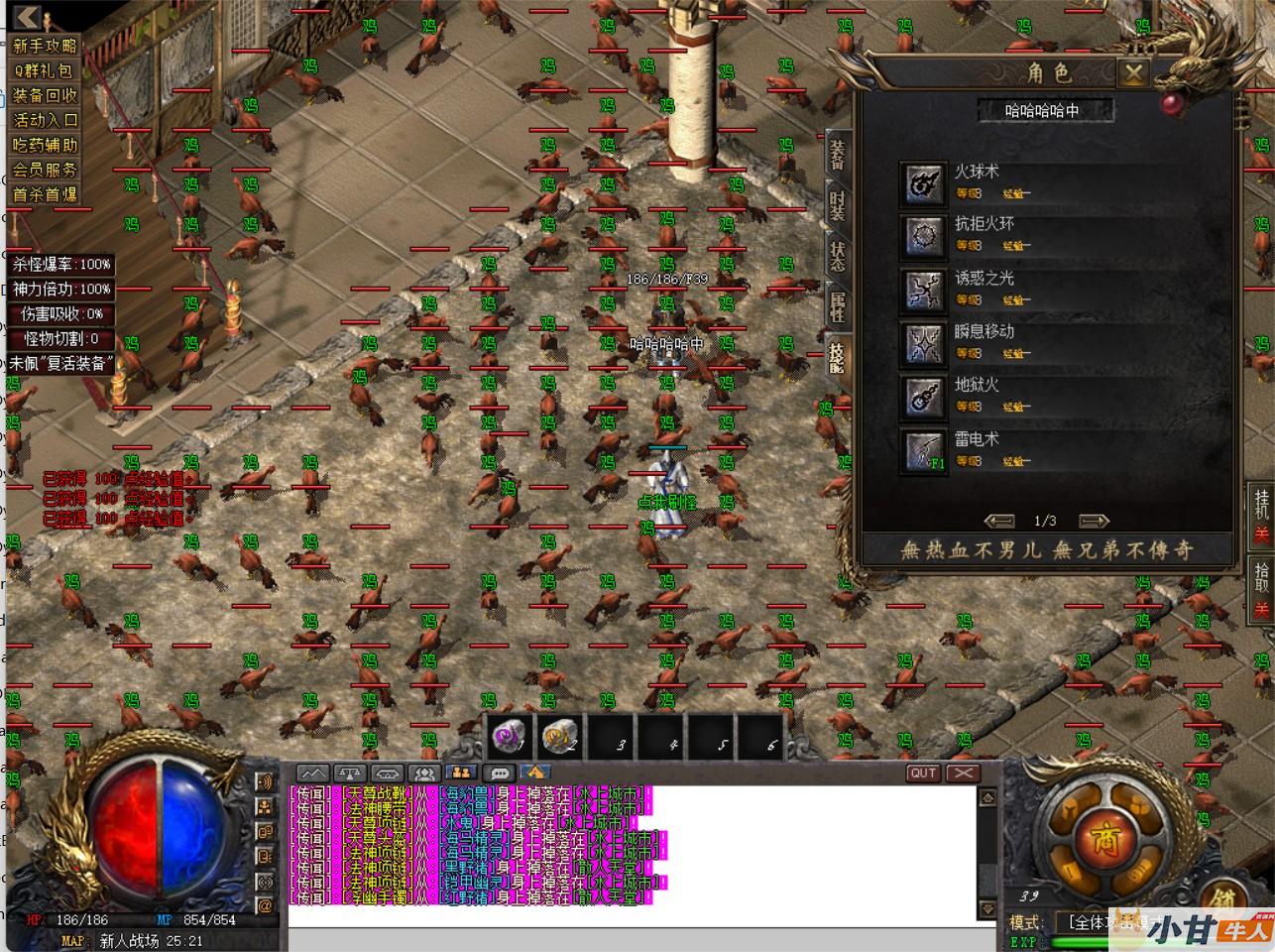Open 会员服务 member services

coord(45,170)
